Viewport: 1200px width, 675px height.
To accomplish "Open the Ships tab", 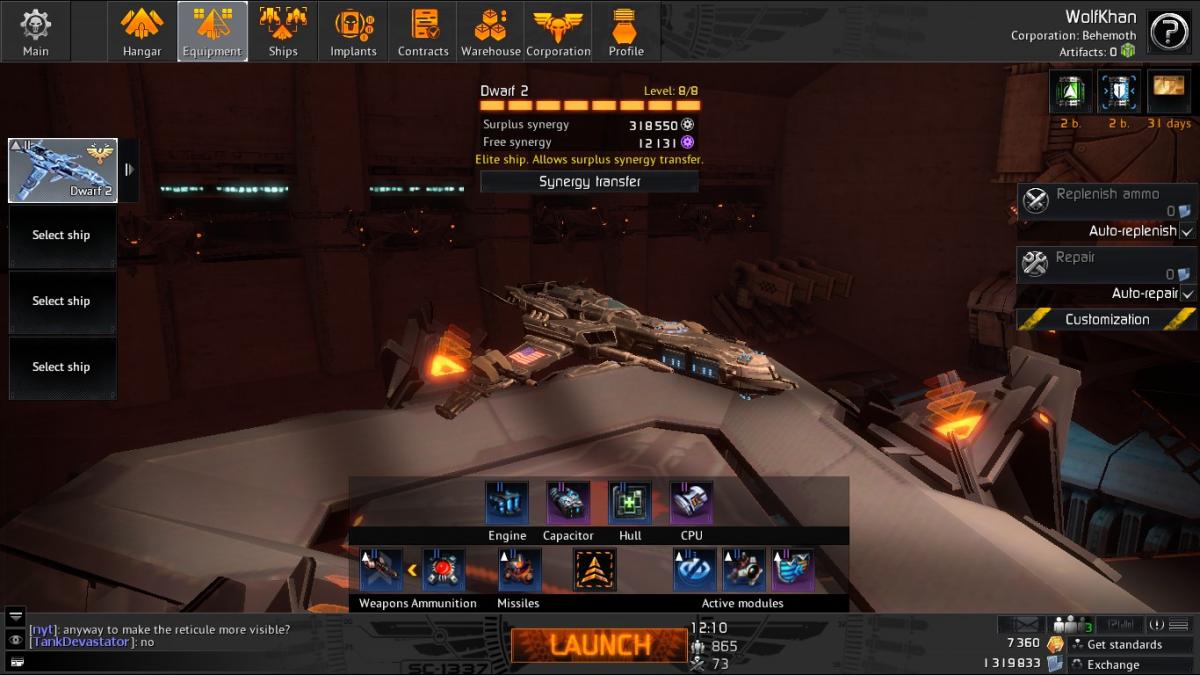I will [x=283, y=31].
